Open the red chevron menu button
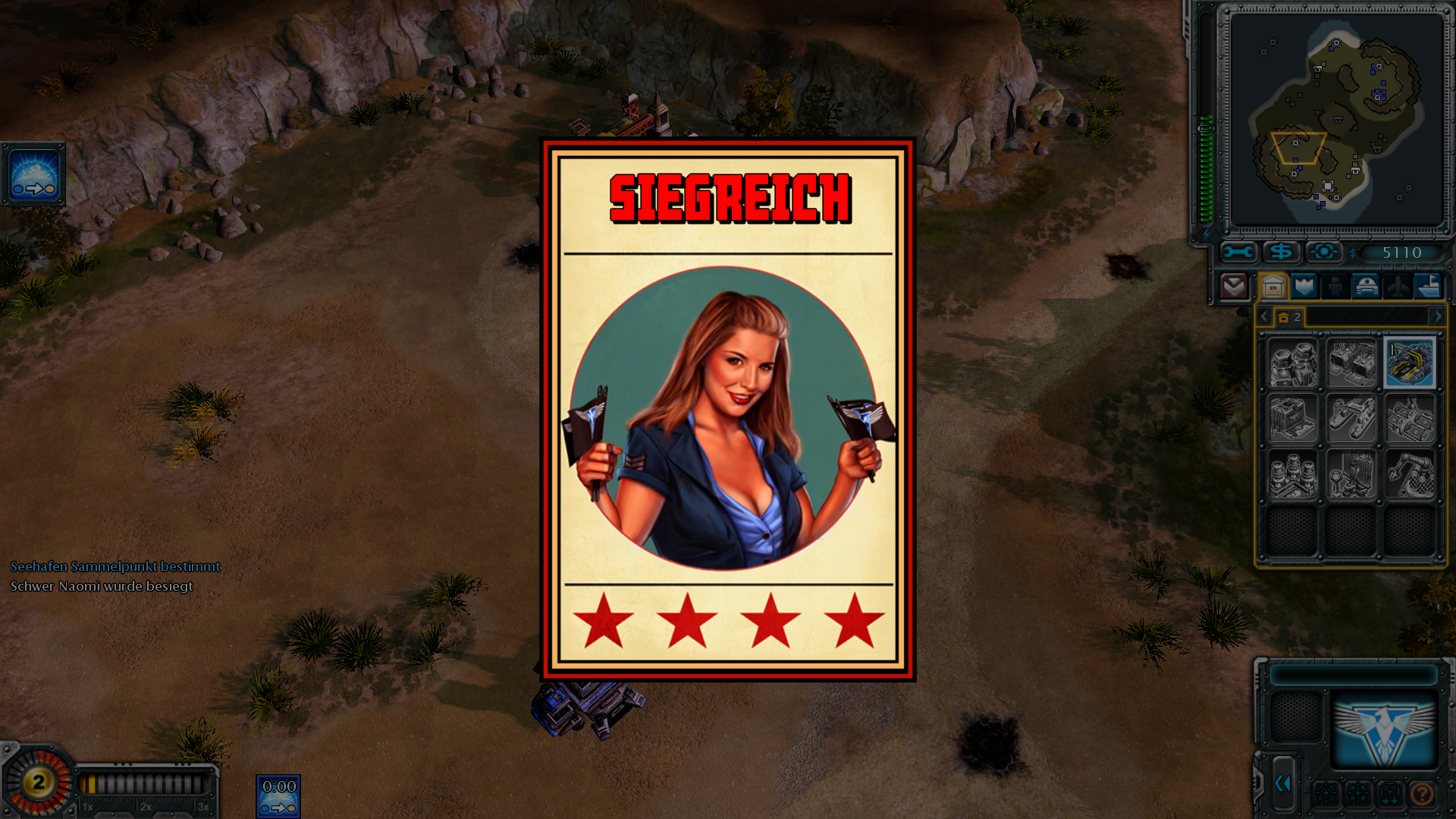Screen dimensions: 1456x819 [x=1234, y=287]
